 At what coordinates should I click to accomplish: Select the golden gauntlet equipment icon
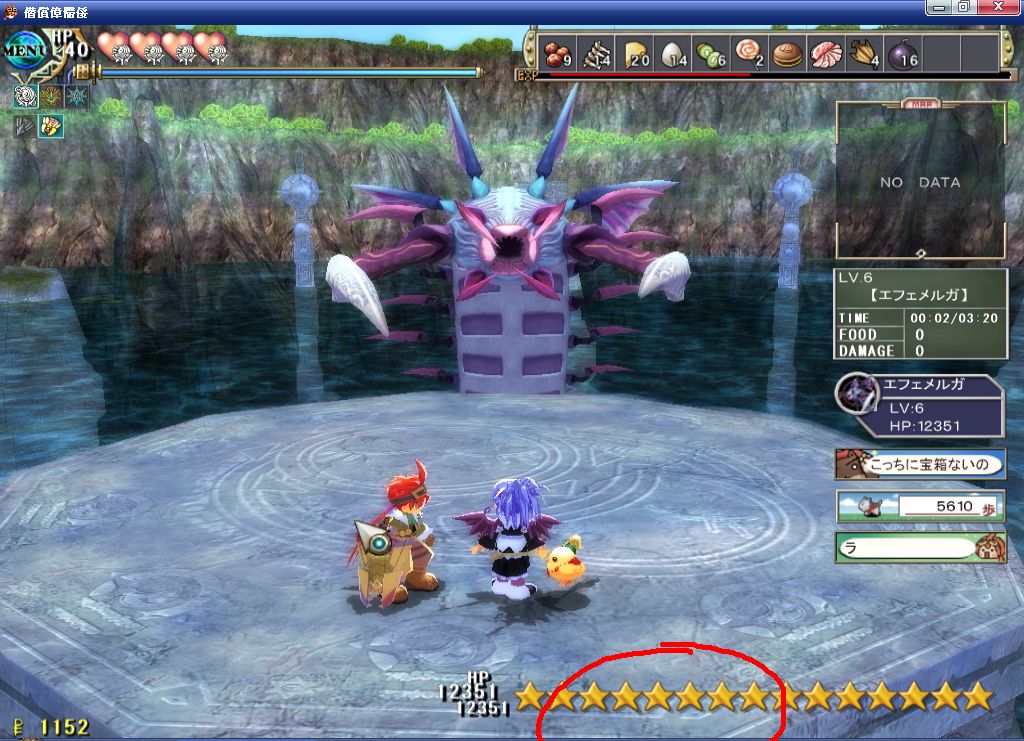(x=51, y=126)
